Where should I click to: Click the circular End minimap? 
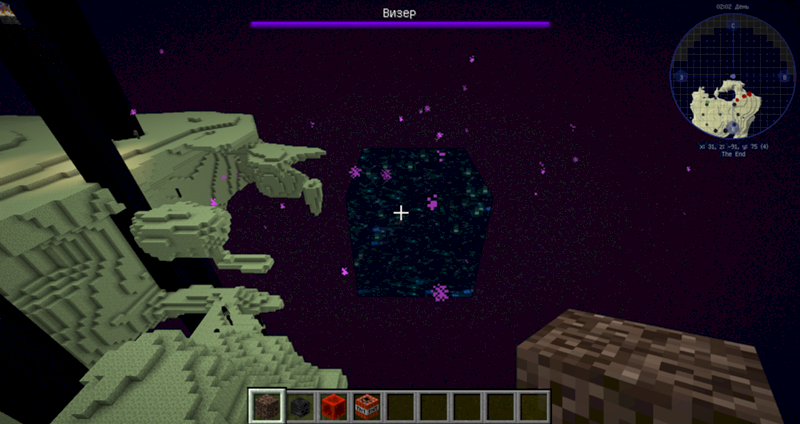pyautogui.click(x=732, y=77)
